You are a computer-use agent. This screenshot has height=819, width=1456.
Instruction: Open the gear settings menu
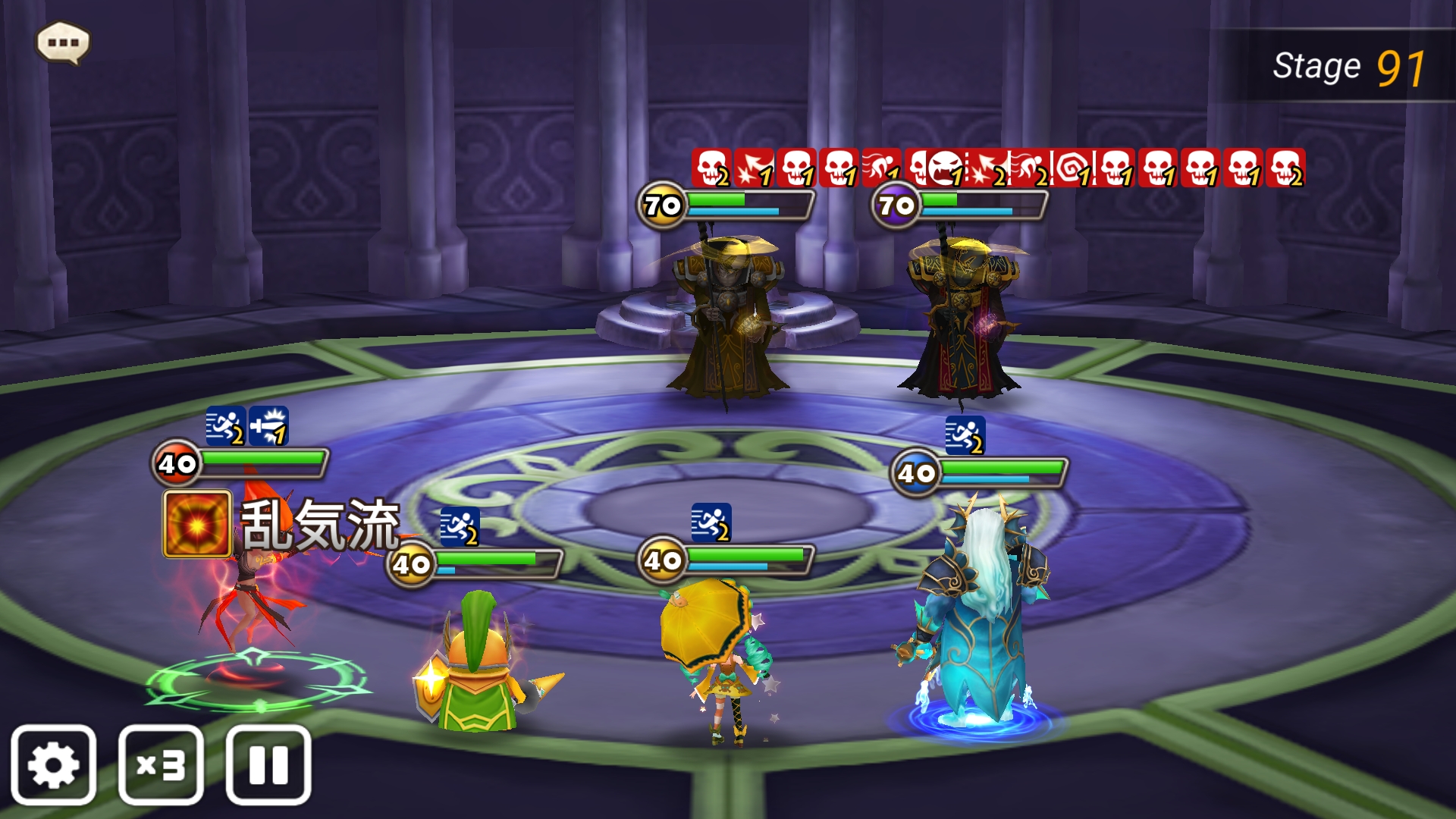[x=53, y=764]
